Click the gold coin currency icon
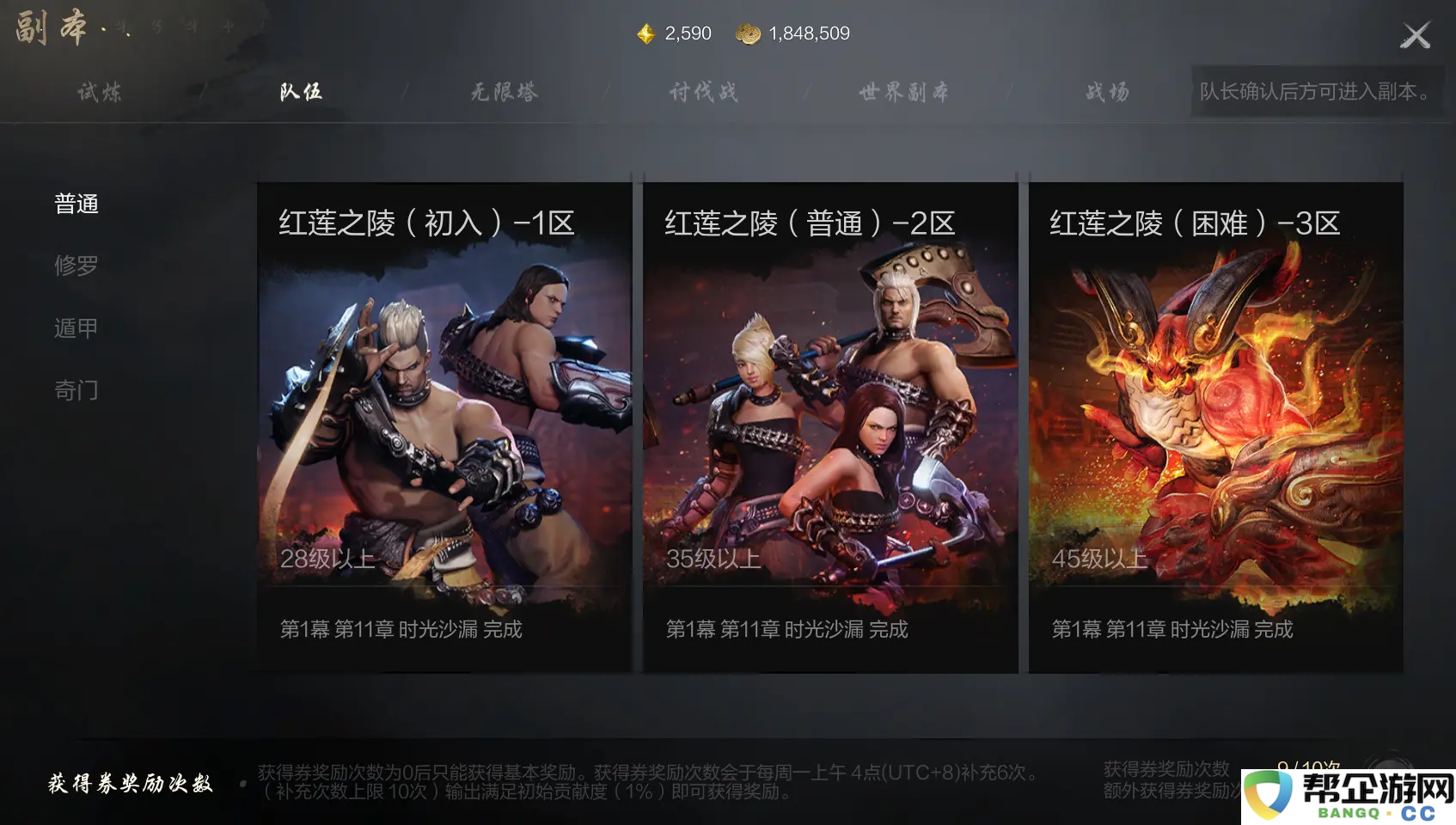Screen dimensions: 1456x825 tap(749, 34)
